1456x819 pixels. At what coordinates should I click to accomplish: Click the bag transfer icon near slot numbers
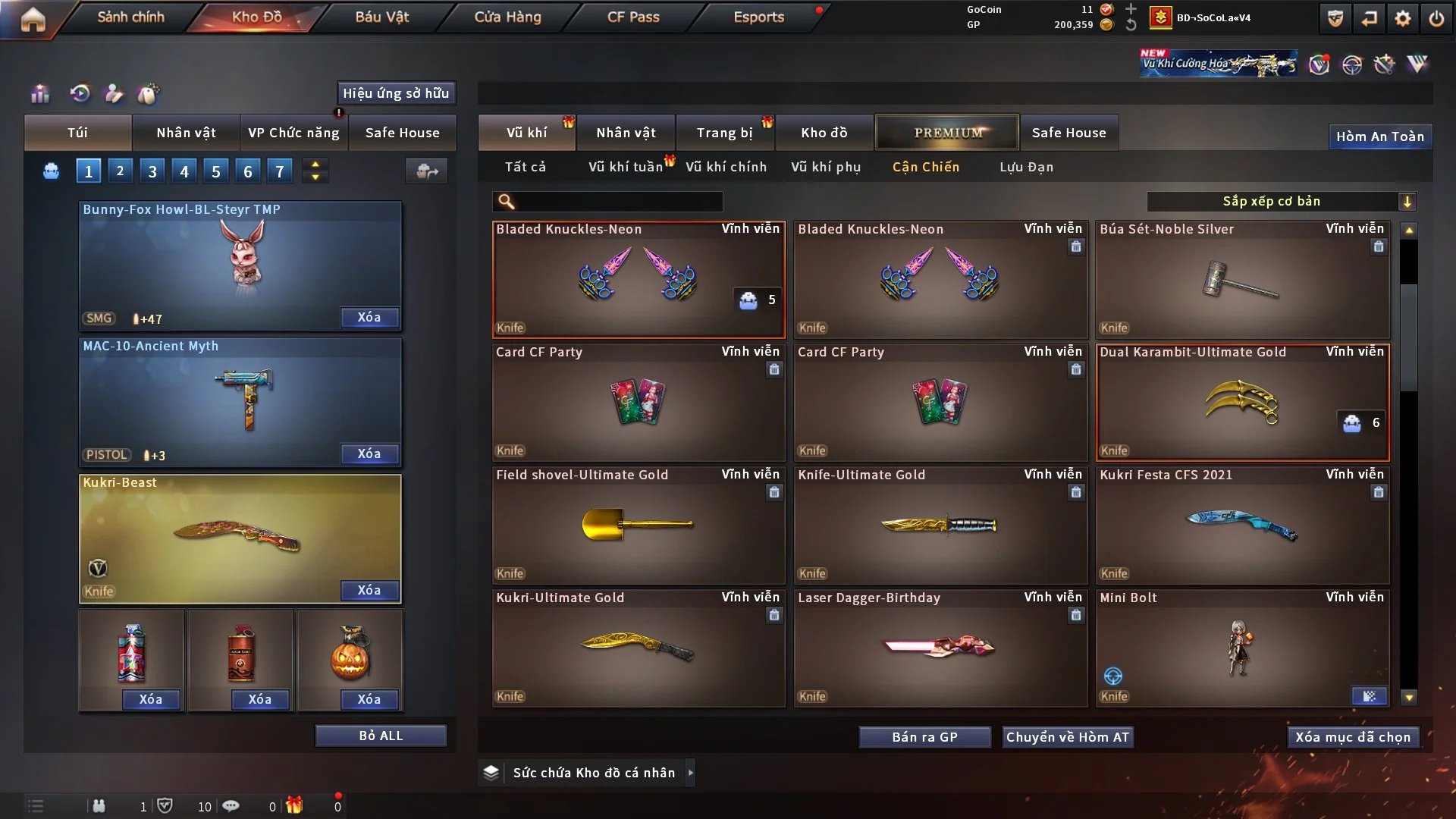pyautogui.click(x=427, y=171)
